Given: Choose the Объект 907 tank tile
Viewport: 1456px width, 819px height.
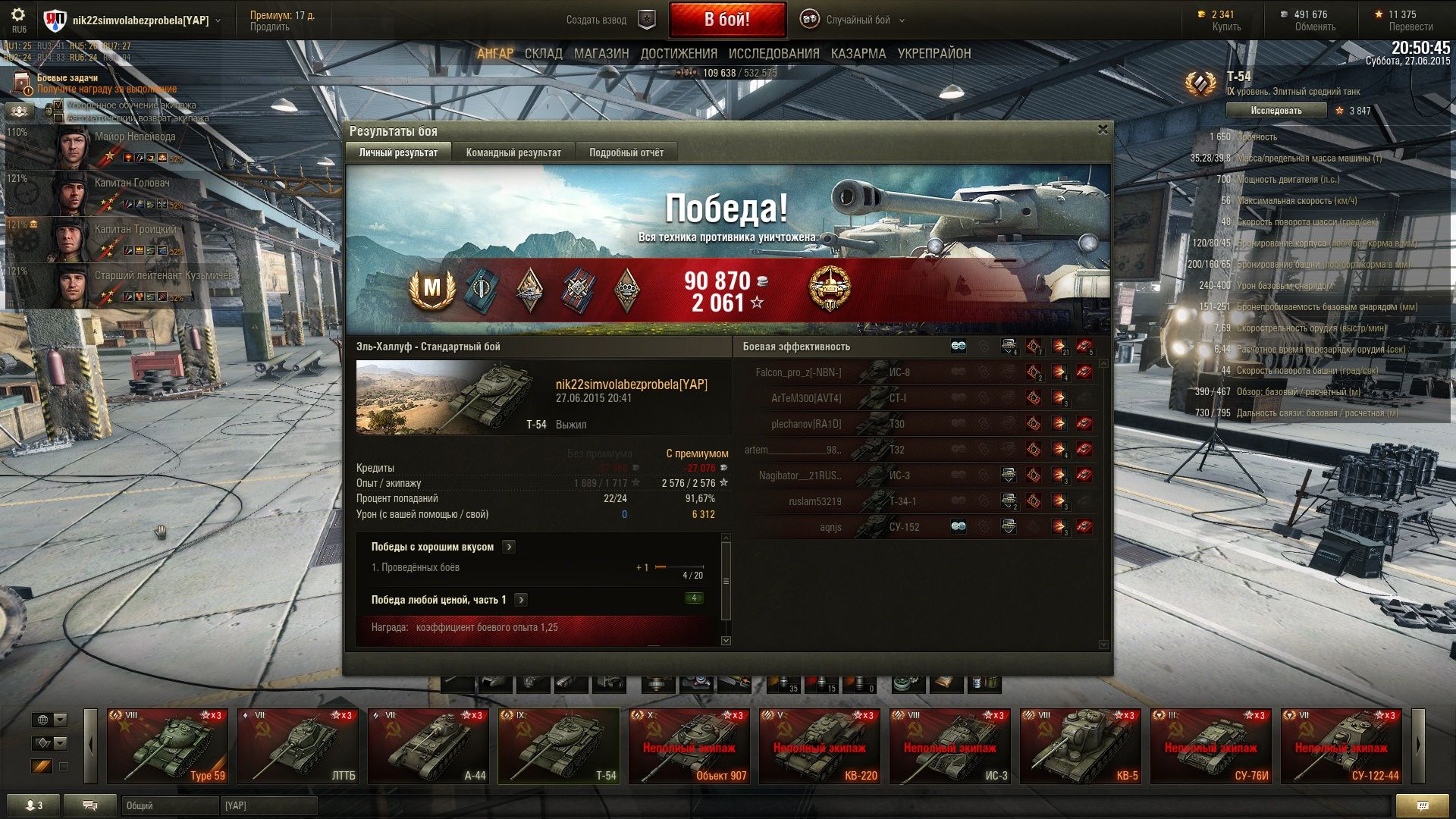Looking at the screenshot, I should point(689,745).
